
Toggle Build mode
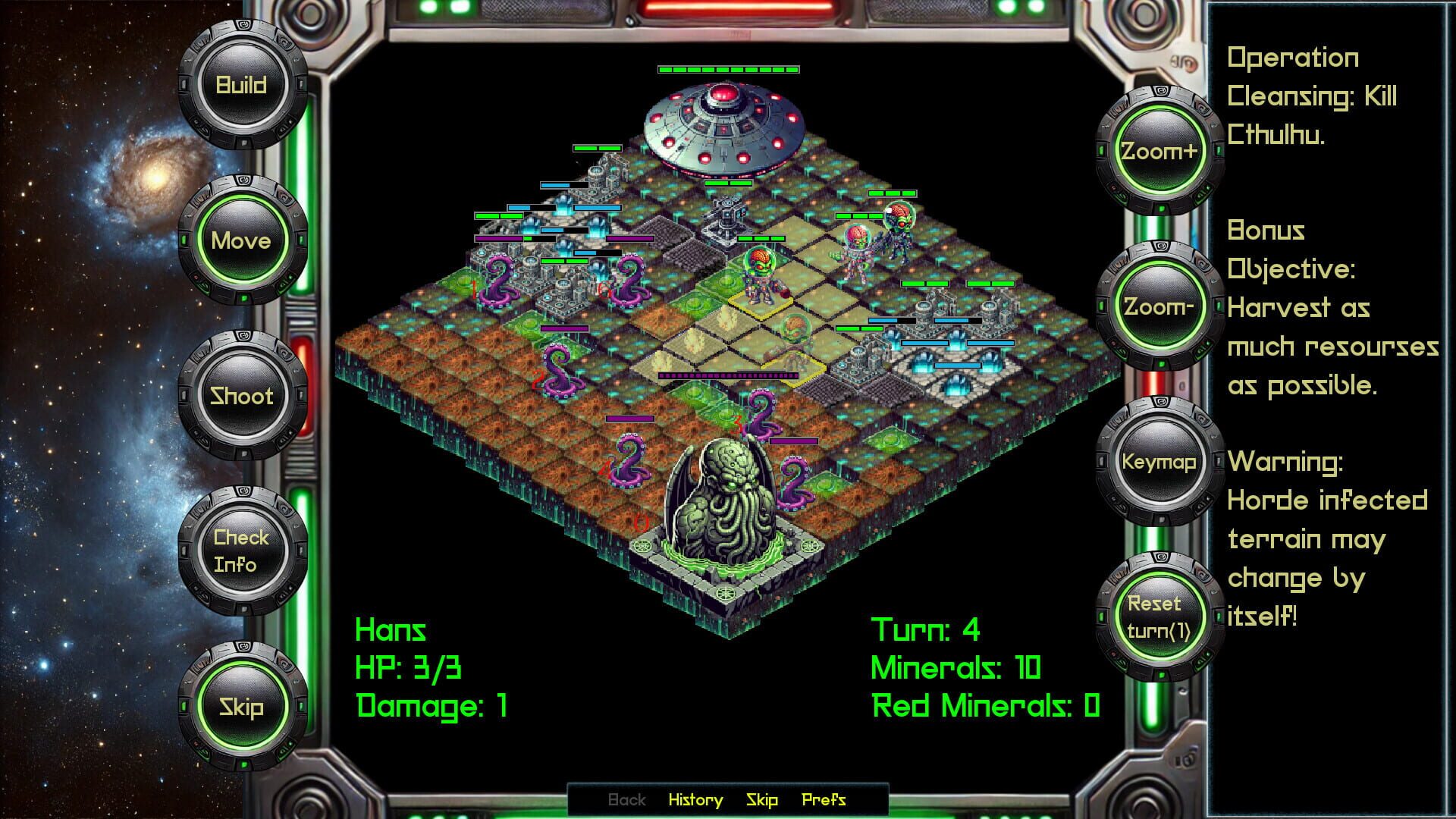(243, 84)
